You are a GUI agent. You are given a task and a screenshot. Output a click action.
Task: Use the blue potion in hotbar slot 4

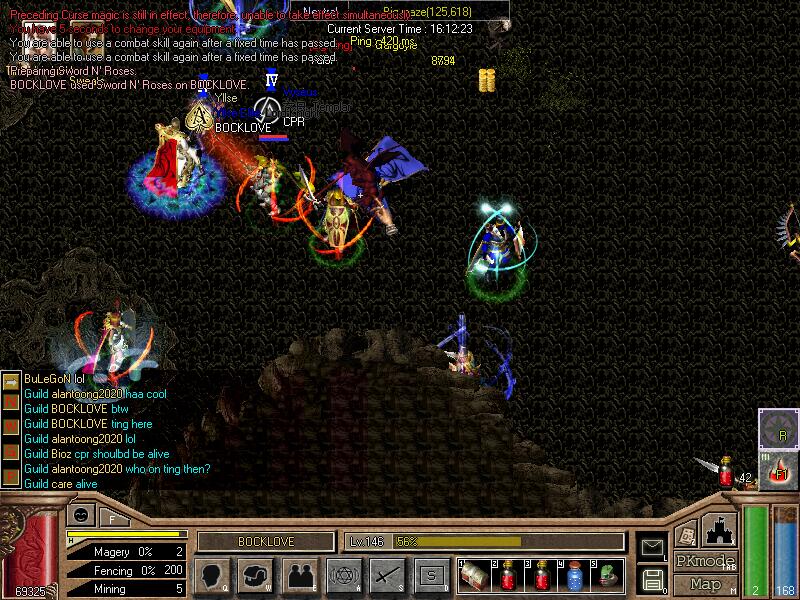click(x=574, y=574)
